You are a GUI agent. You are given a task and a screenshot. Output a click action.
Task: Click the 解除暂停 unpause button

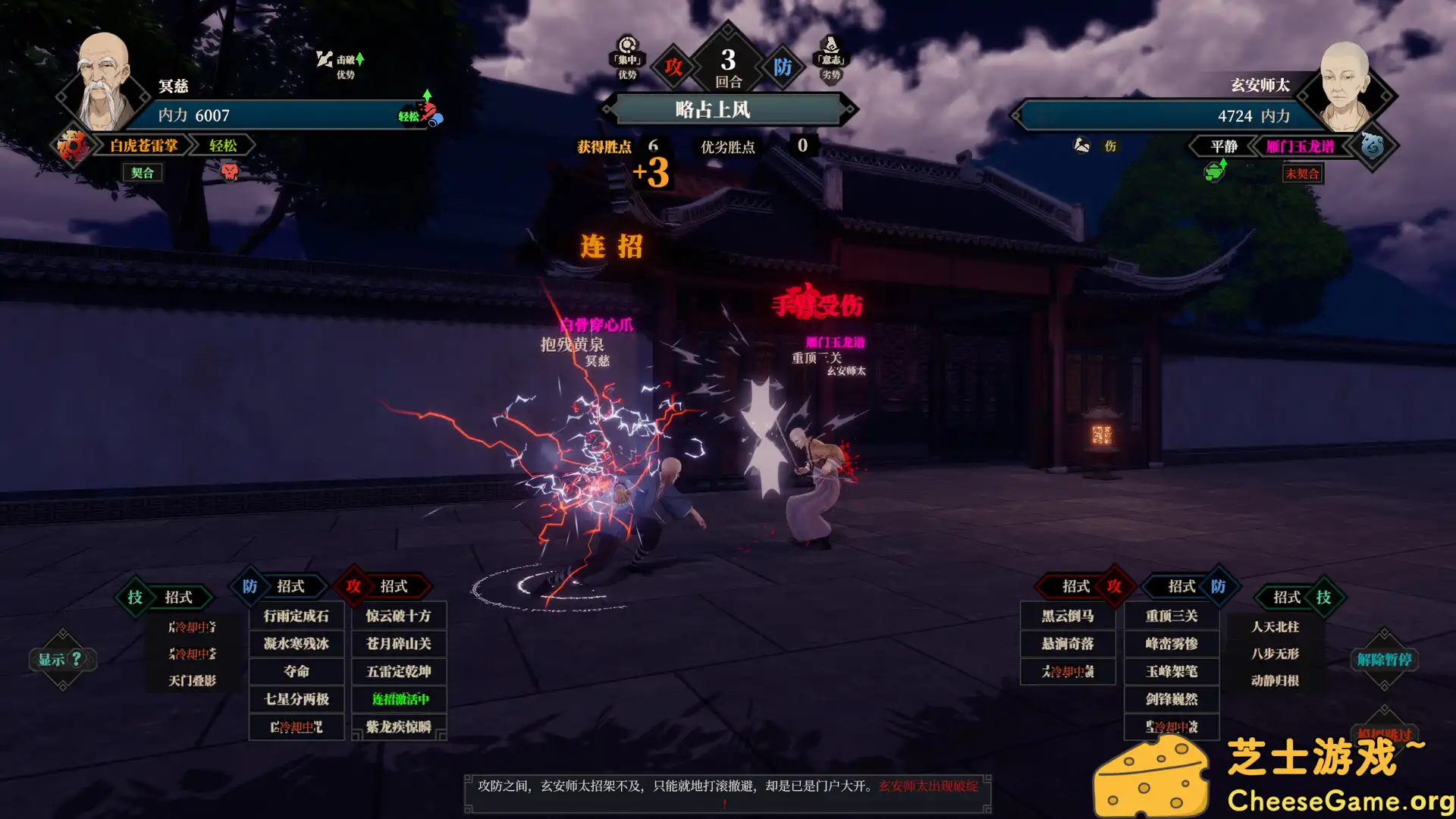click(x=1384, y=659)
